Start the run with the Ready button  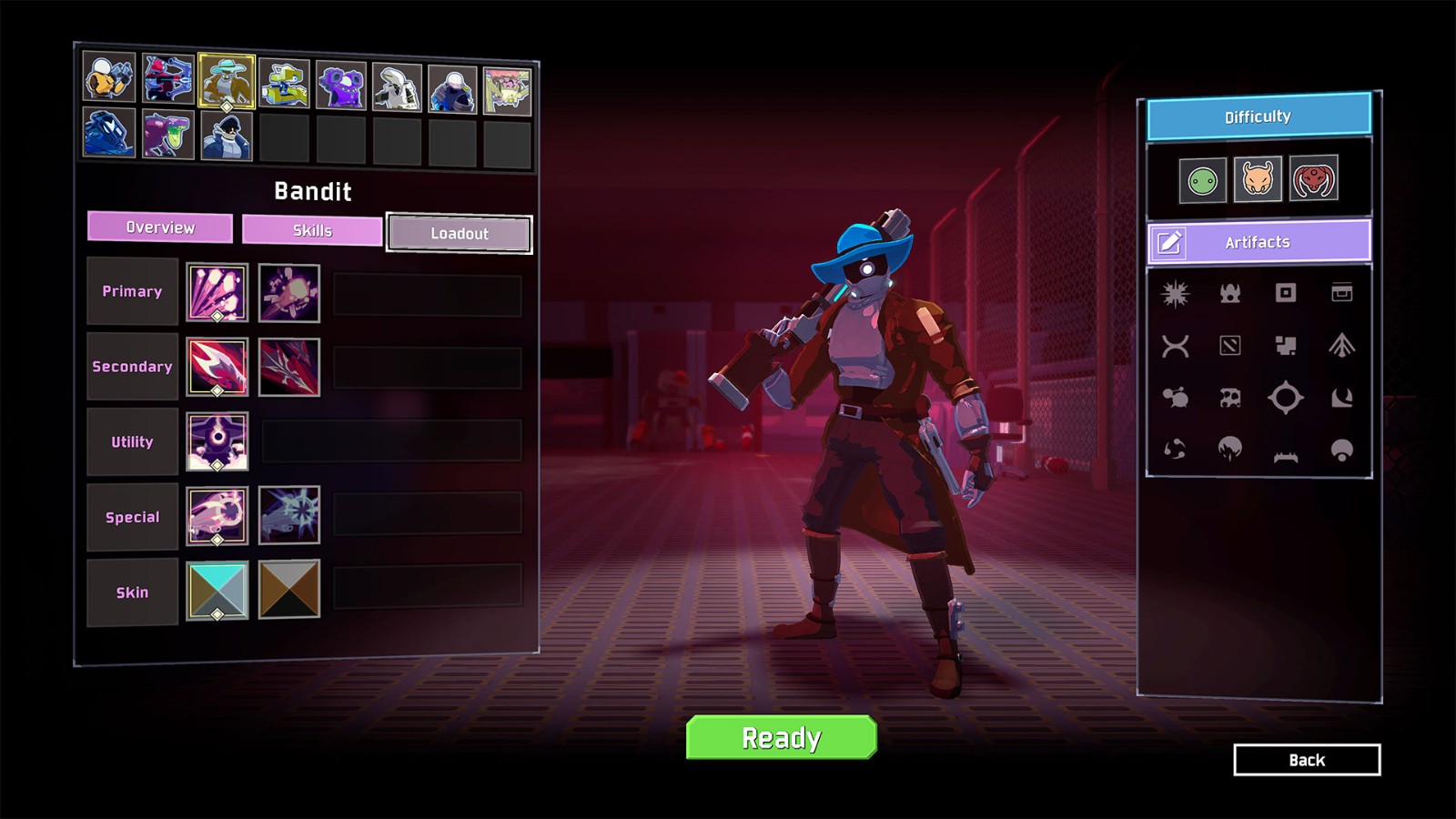point(781,737)
